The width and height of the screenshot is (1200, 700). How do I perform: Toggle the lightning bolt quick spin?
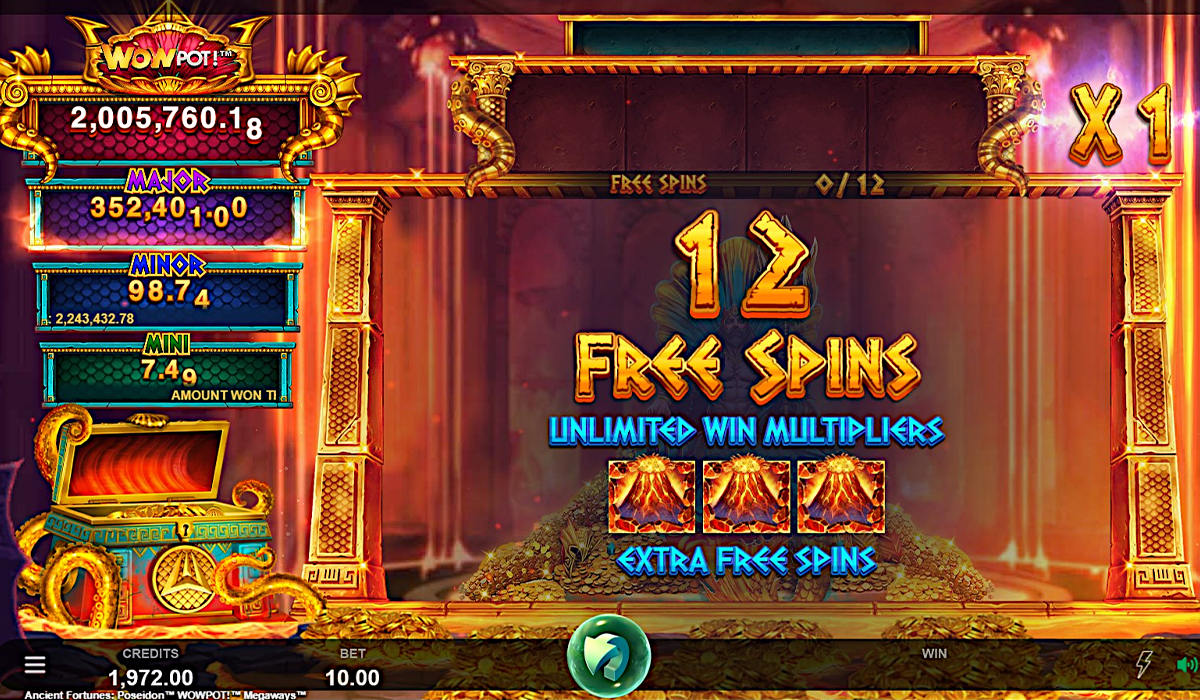click(1144, 664)
